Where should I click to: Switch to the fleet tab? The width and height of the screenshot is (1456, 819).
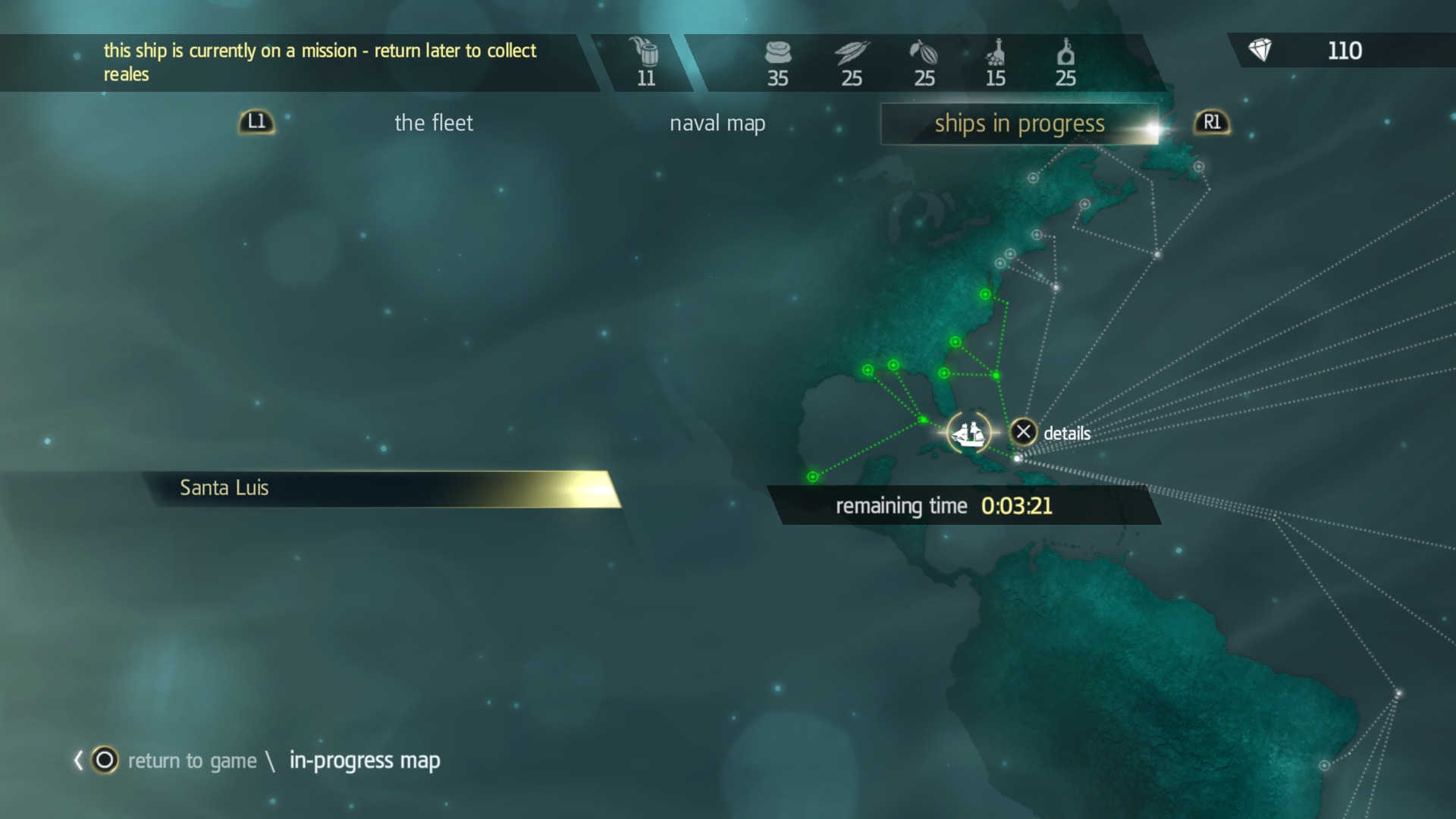click(x=433, y=123)
